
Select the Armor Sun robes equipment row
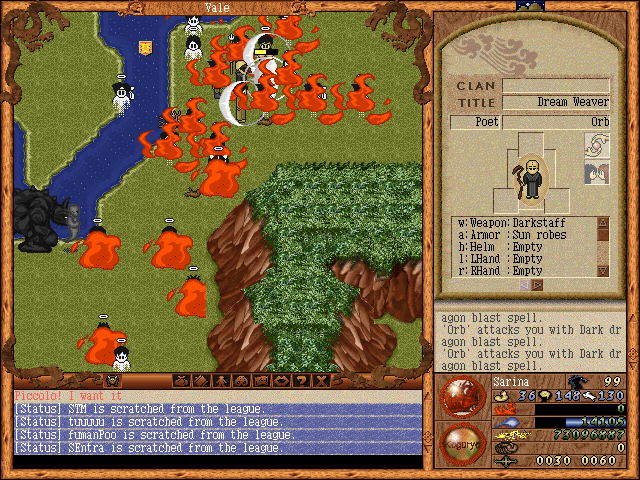[525, 234]
